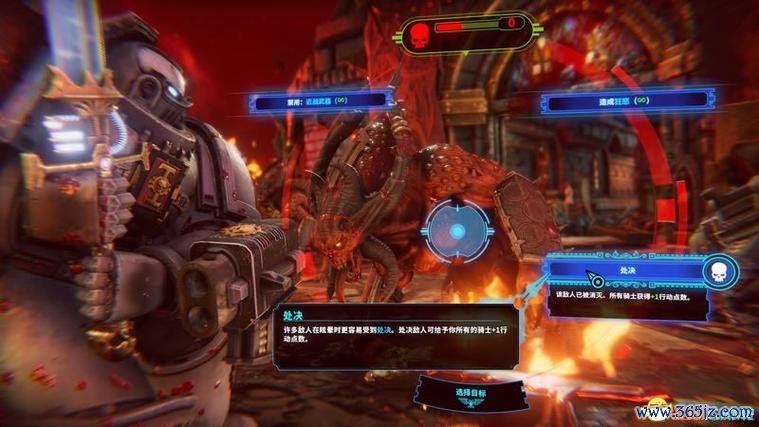
Task: Click the circular targeting reticle on enemy
Action: pos(457,231)
